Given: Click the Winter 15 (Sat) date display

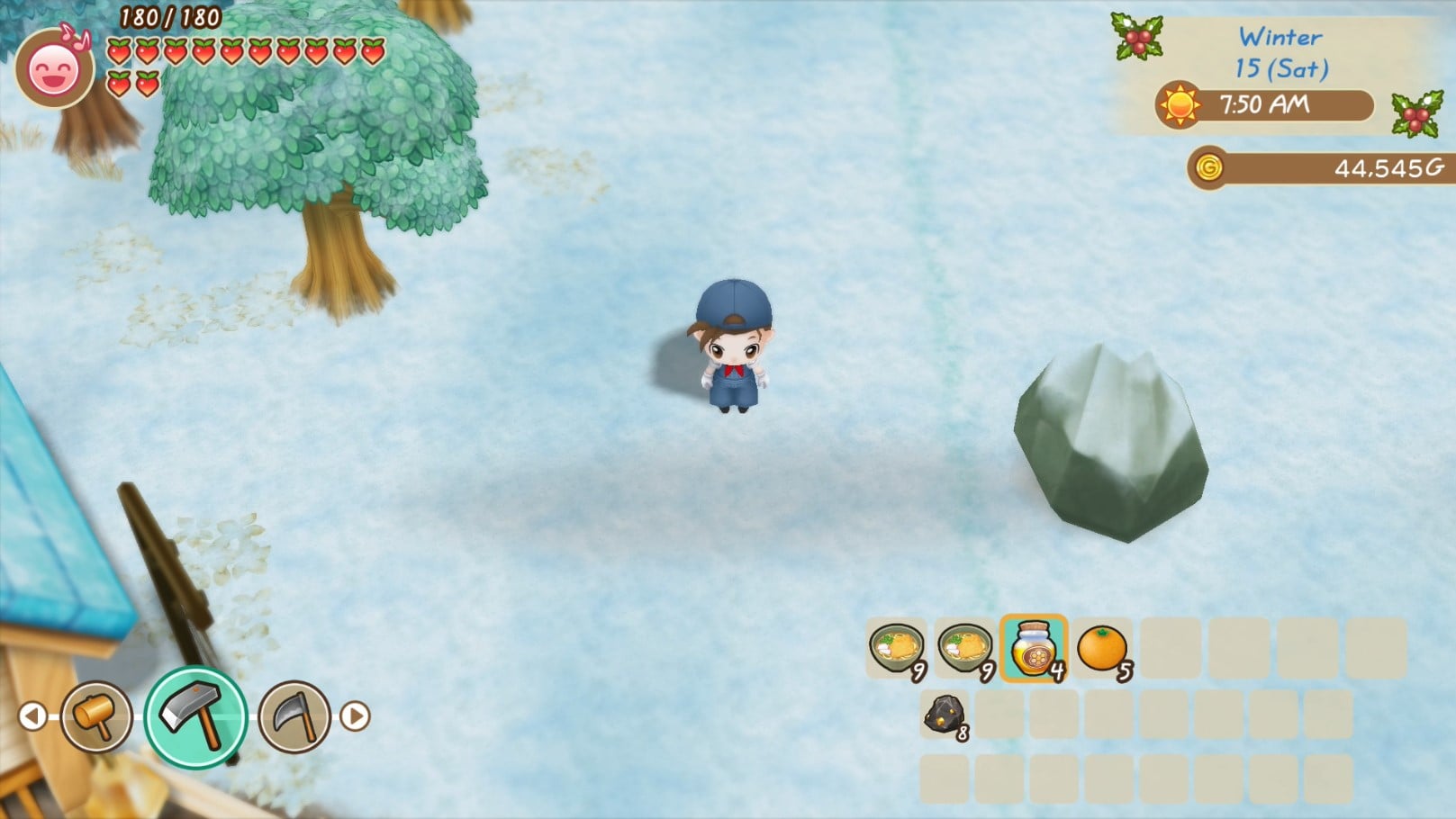Looking at the screenshot, I should [x=1281, y=52].
